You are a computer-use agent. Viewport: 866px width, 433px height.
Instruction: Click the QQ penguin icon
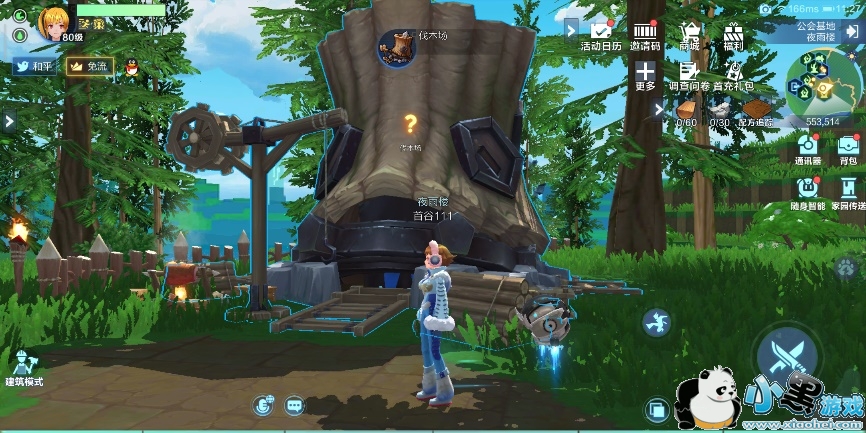(x=131, y=66)
